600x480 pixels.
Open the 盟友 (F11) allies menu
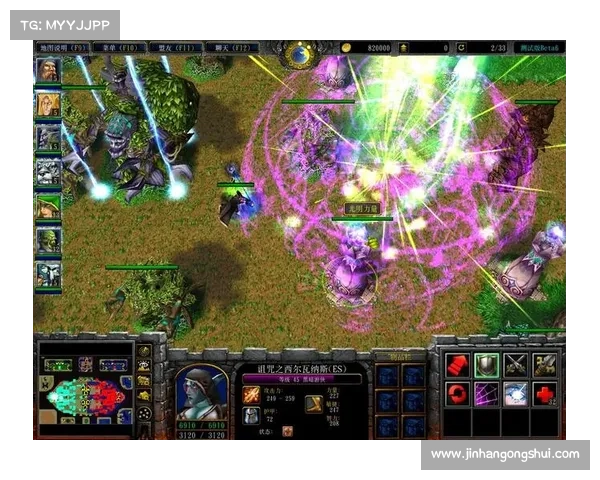tap(175, 47)
